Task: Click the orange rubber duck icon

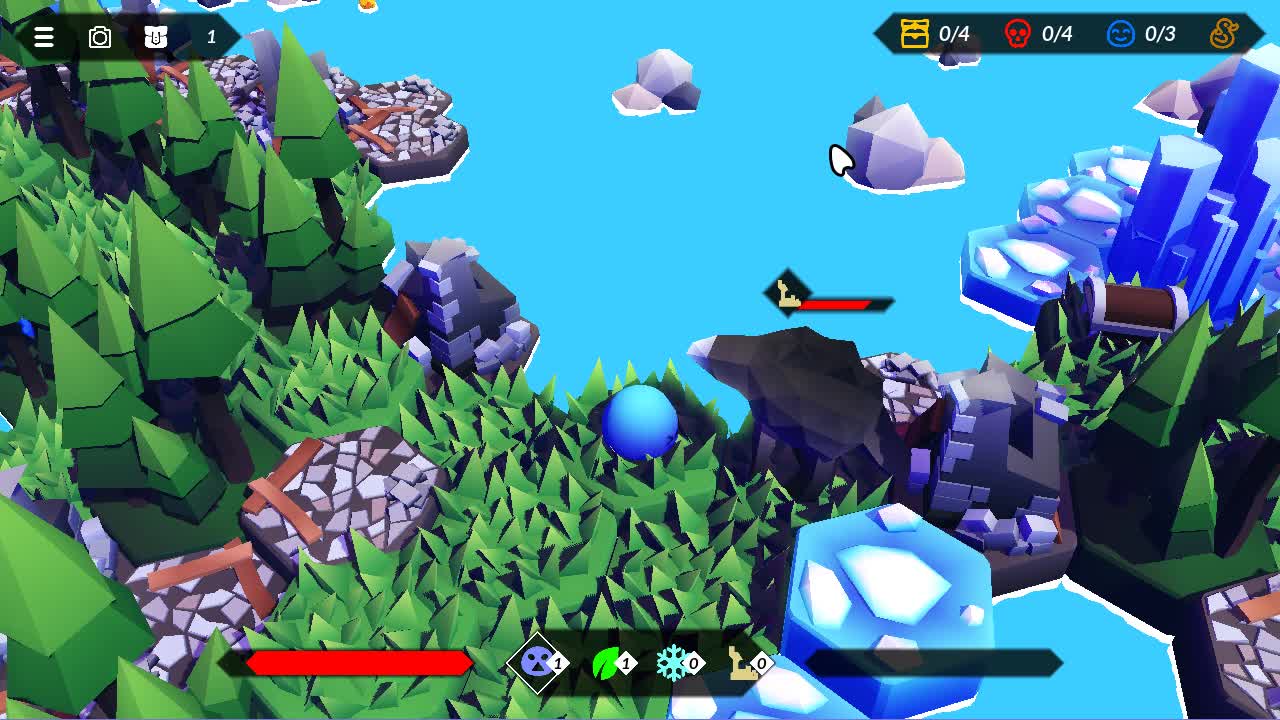Action: (x=1224, y=34)
